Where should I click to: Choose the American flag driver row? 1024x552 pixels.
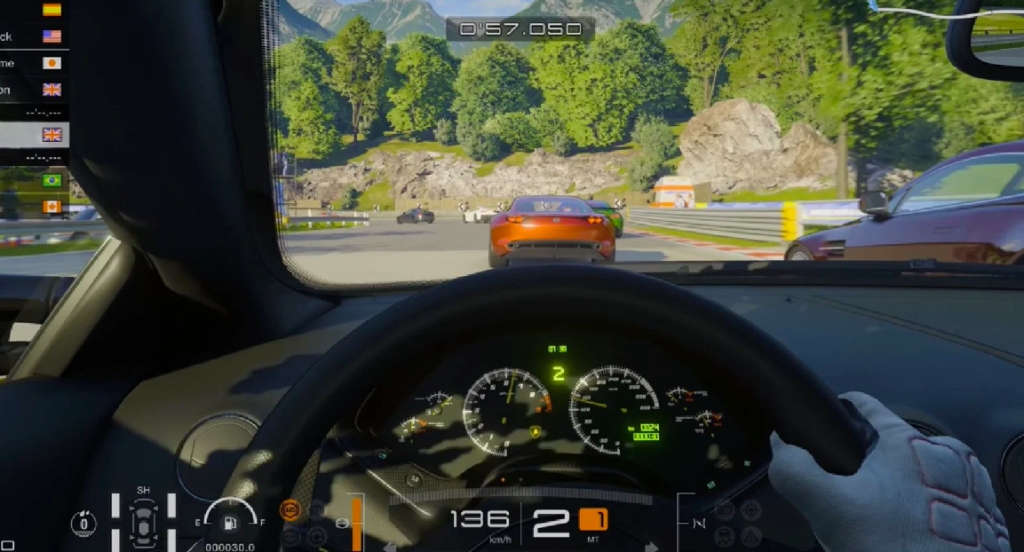coord(34,36)
